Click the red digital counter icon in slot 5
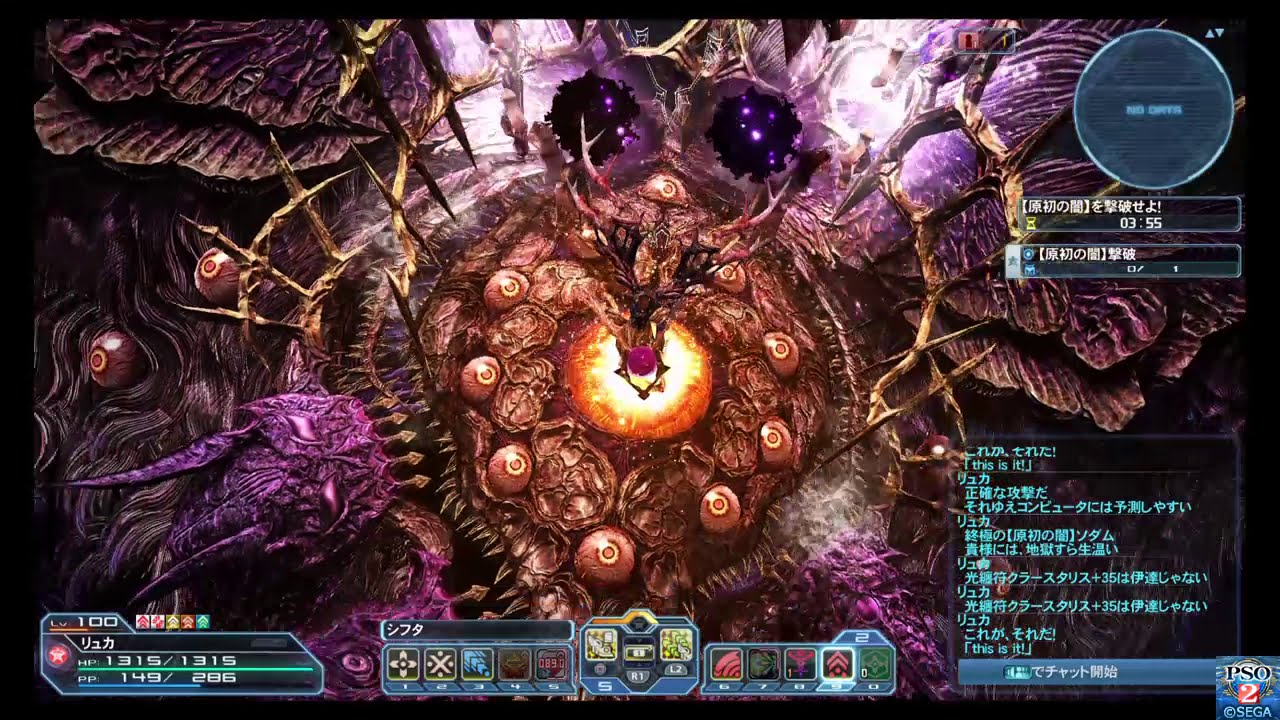The image size is (1280, 720). [x=551, y=664]
